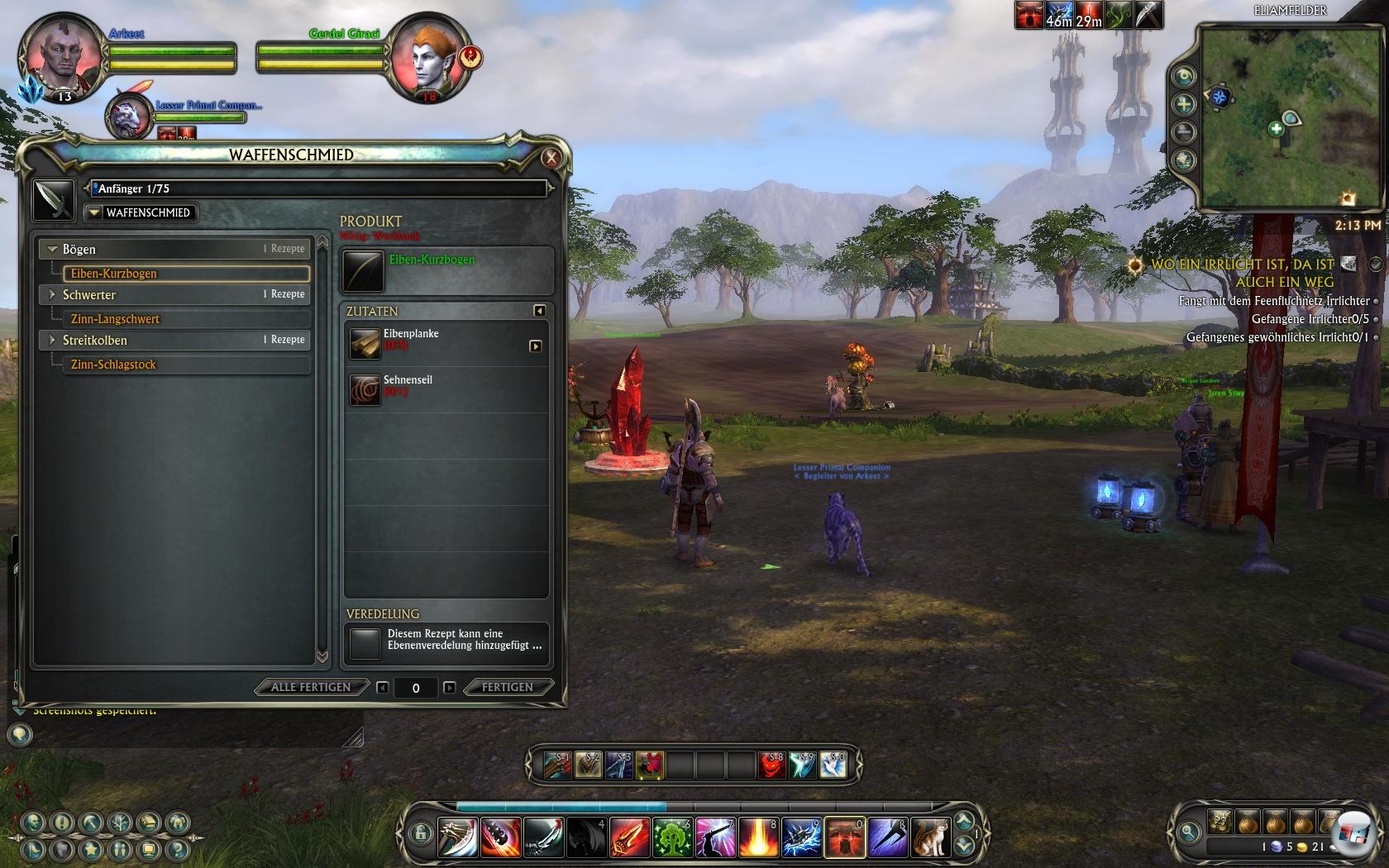Open the Waffenschmied profession dropdown
Screen dimensions: 1389x868
pos(140,212)
